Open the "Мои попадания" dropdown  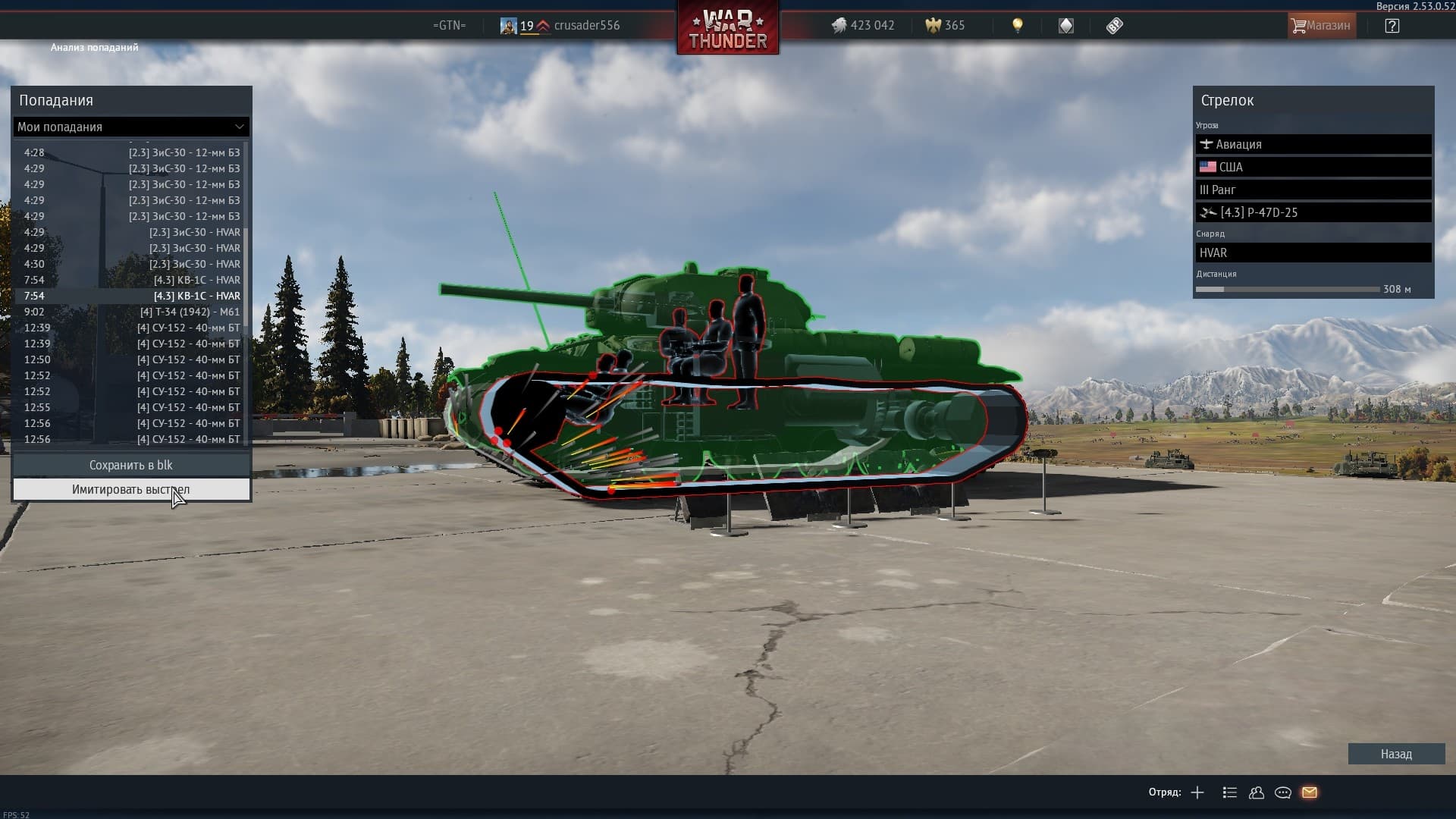coord(131,127)
